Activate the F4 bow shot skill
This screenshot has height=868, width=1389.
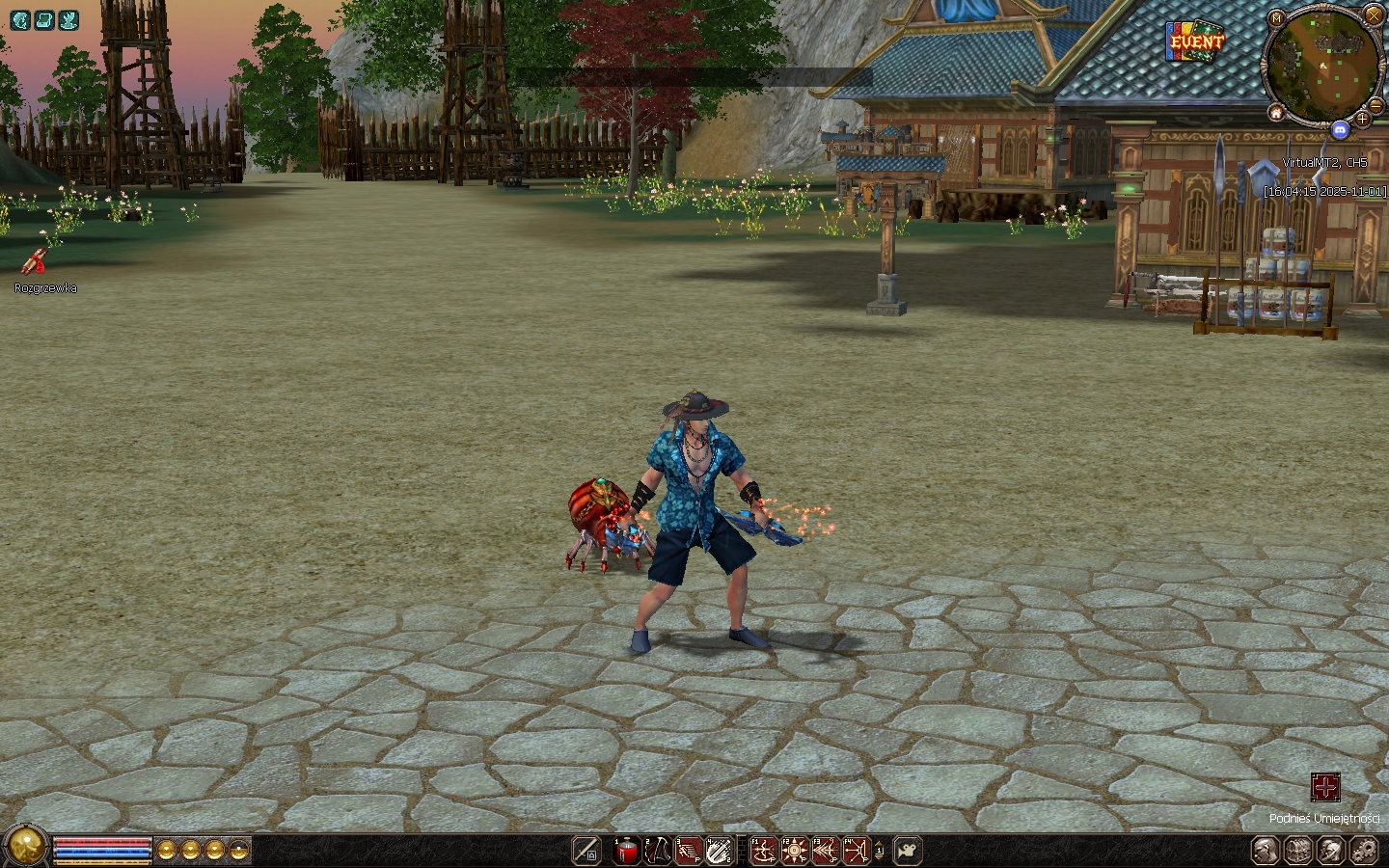(x=857, y=851)
